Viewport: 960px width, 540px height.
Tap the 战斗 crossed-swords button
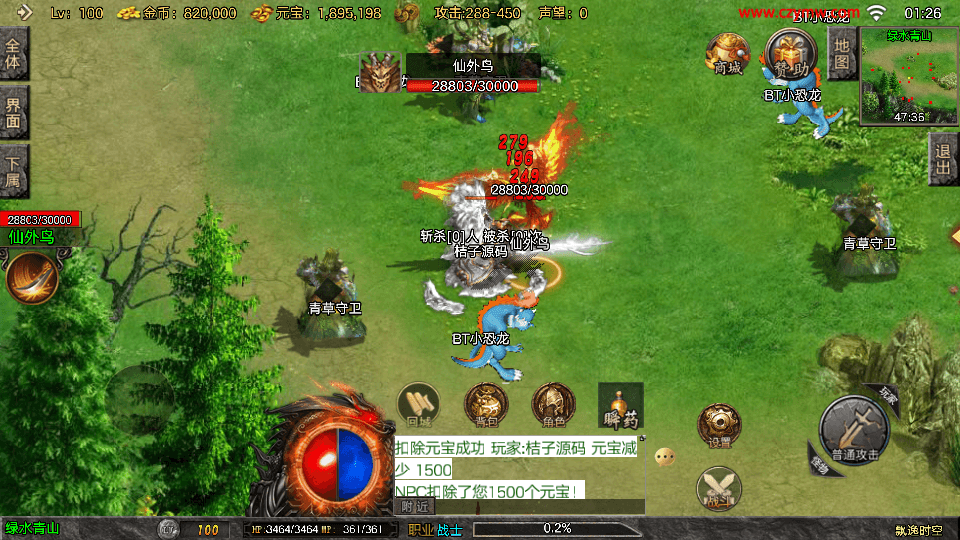pyautogui.click(x=719, y=489)
